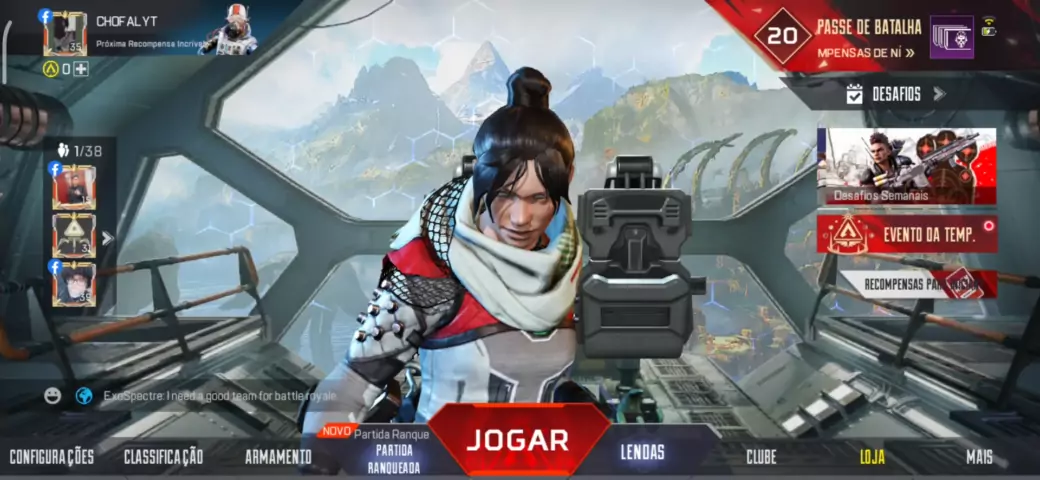1040x480 pixels.
Task: Open the Desafios Semanais banner
Action: [x=906, y=166]
